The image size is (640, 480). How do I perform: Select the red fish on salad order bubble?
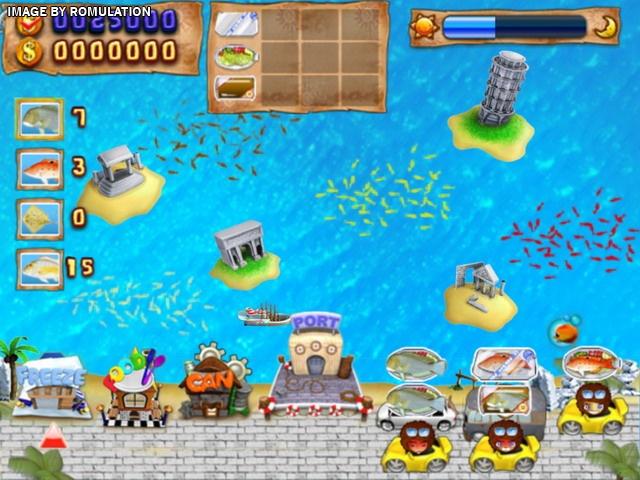click(x=591, y=361)
